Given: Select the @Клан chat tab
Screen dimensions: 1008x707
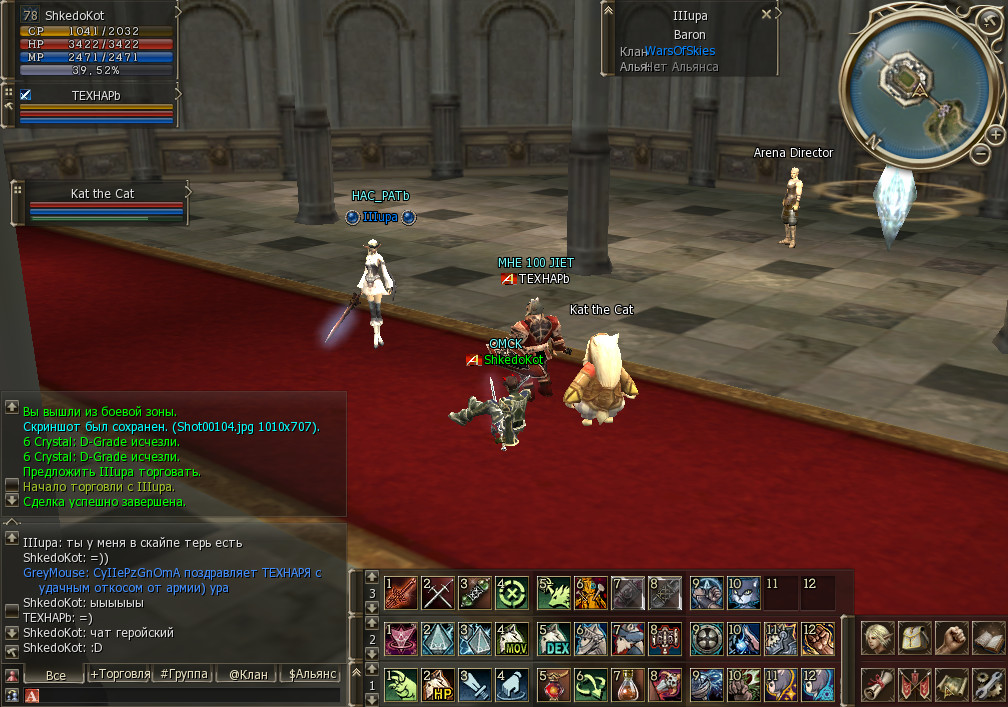Looking at the screenshot, I should pyautogui.click(x=248, y=674).
